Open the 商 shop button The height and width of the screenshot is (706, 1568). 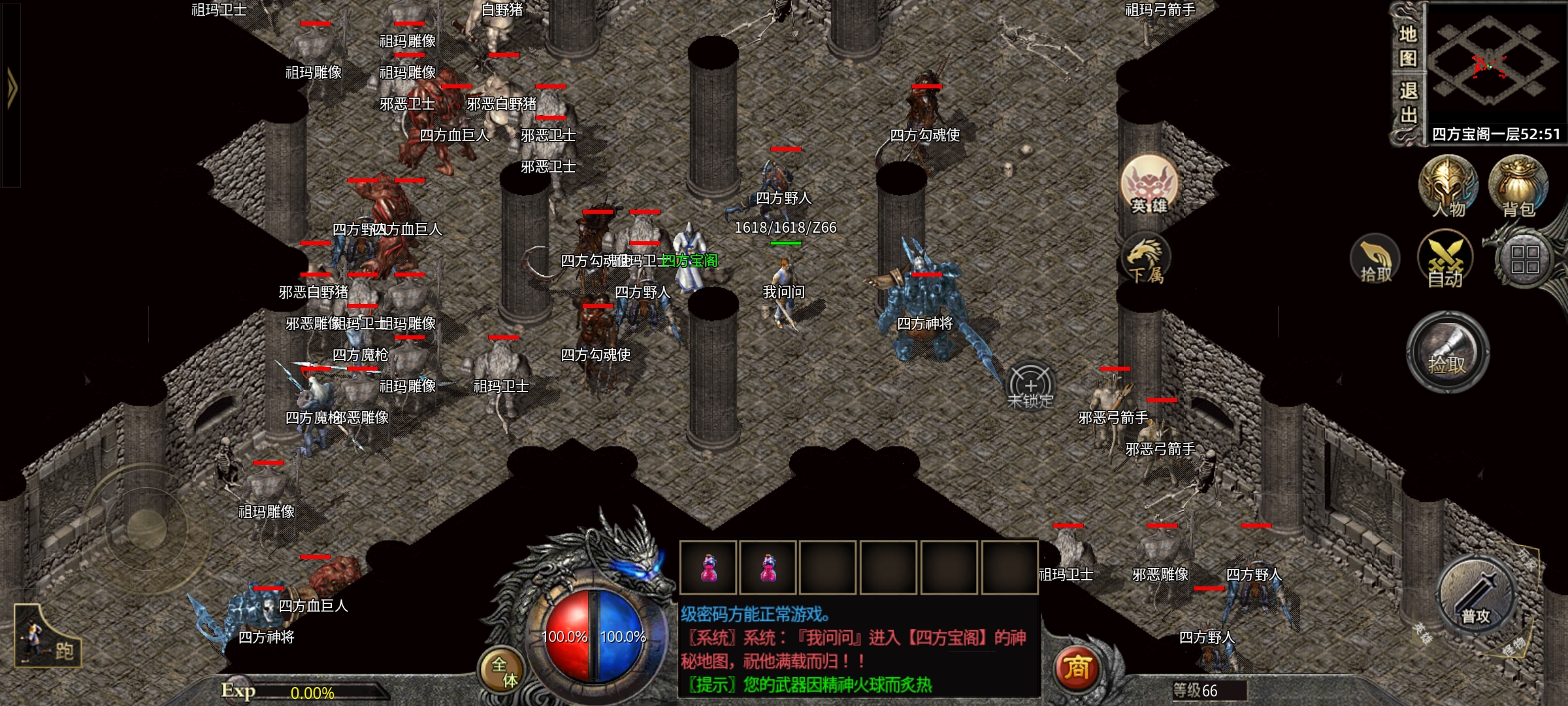[x=1077, y=668]
